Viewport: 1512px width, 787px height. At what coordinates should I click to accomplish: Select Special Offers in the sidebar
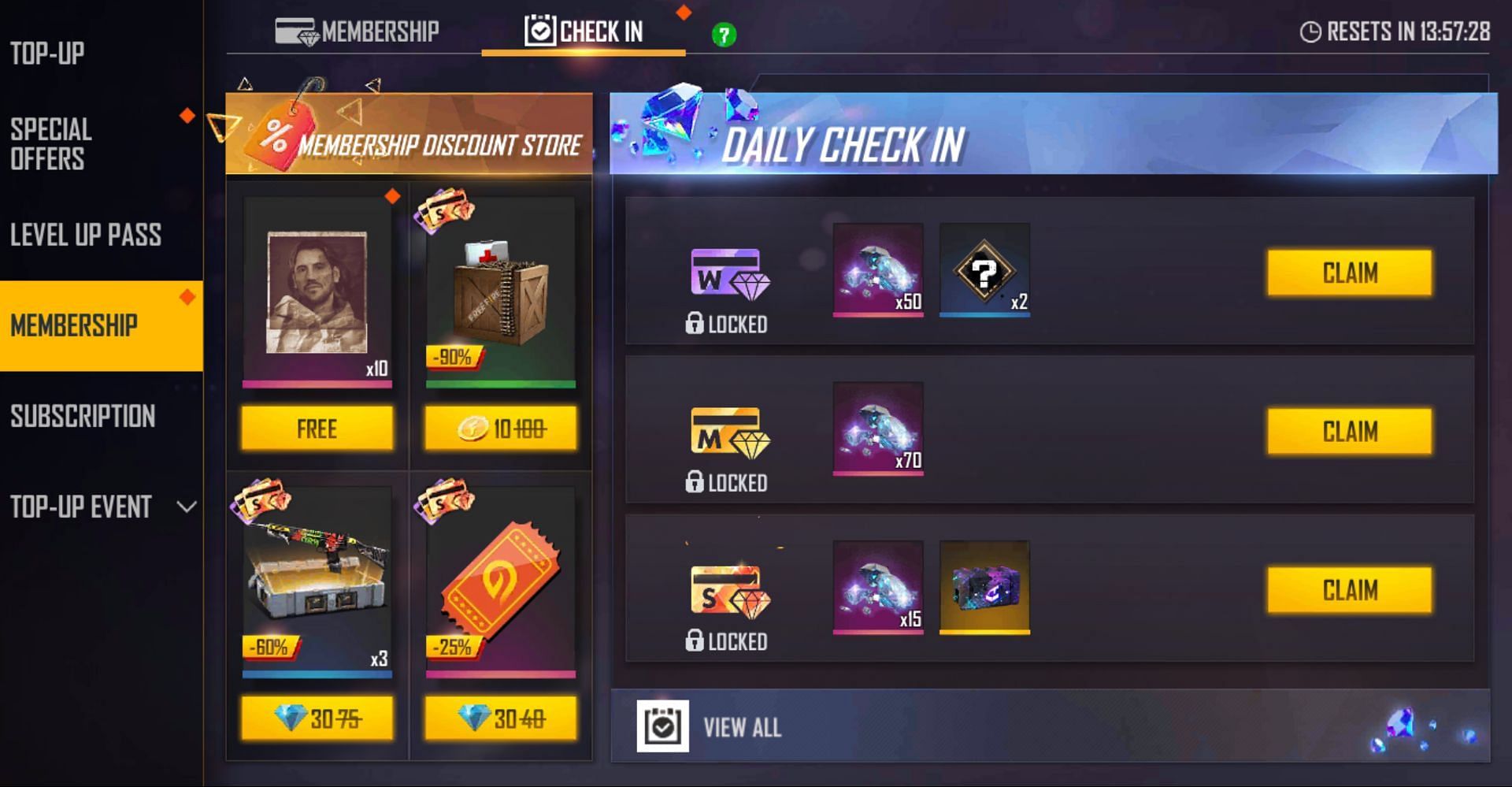(x=52, y=144)
